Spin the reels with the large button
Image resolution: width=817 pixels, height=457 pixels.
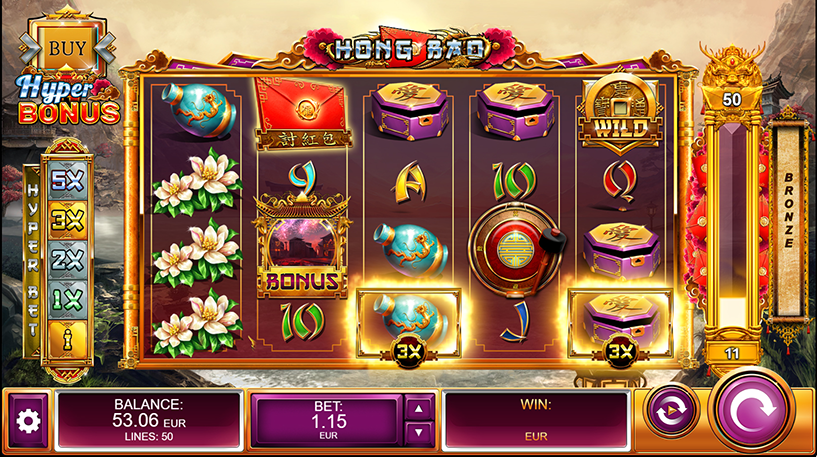[x=755, y=412]
